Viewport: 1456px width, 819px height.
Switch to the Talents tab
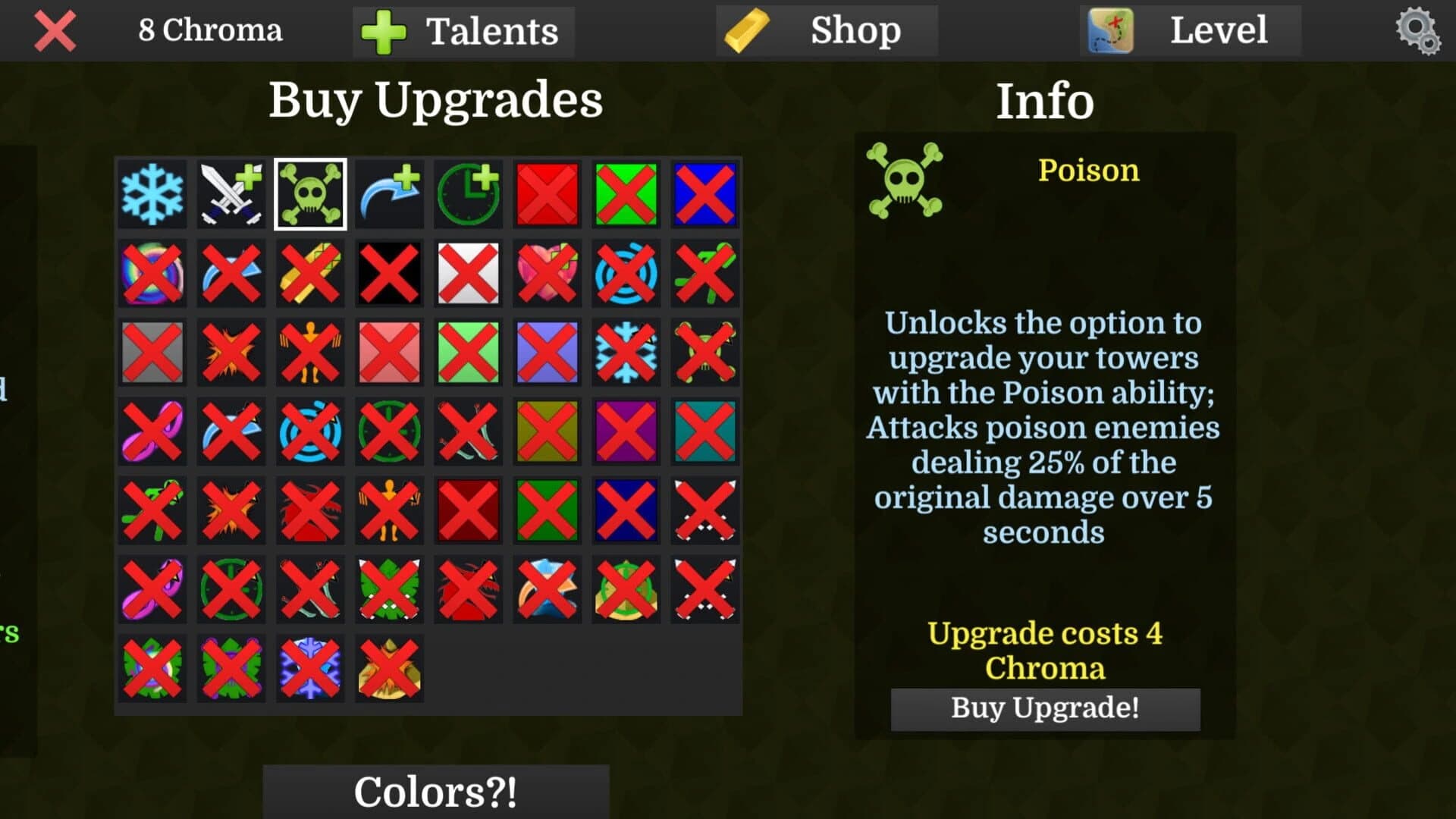(x=463, y=30)
